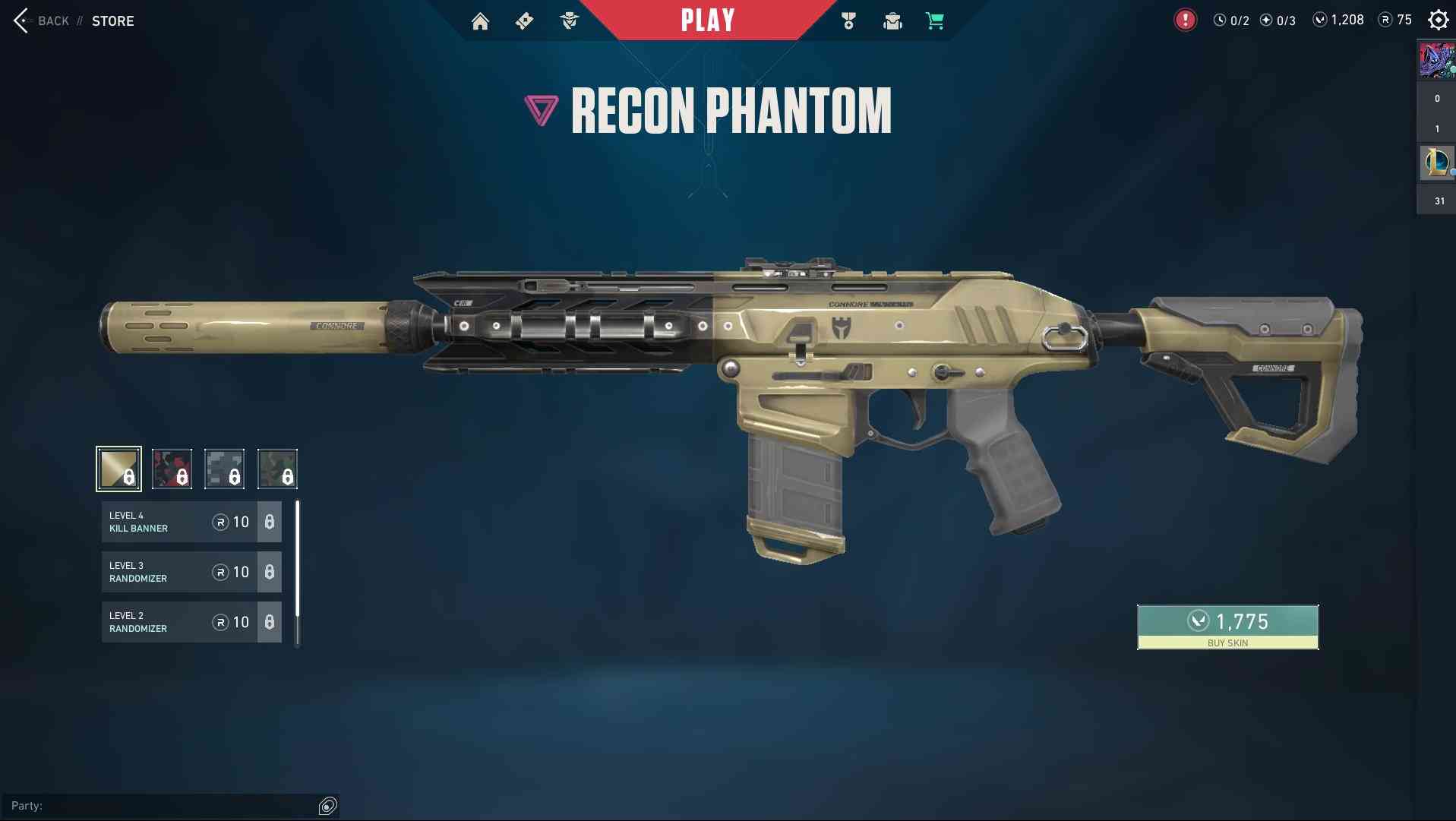Select the STORE breadcrumb label
The width and height of the screenshot is (1456, 821).
click(113, 21)
